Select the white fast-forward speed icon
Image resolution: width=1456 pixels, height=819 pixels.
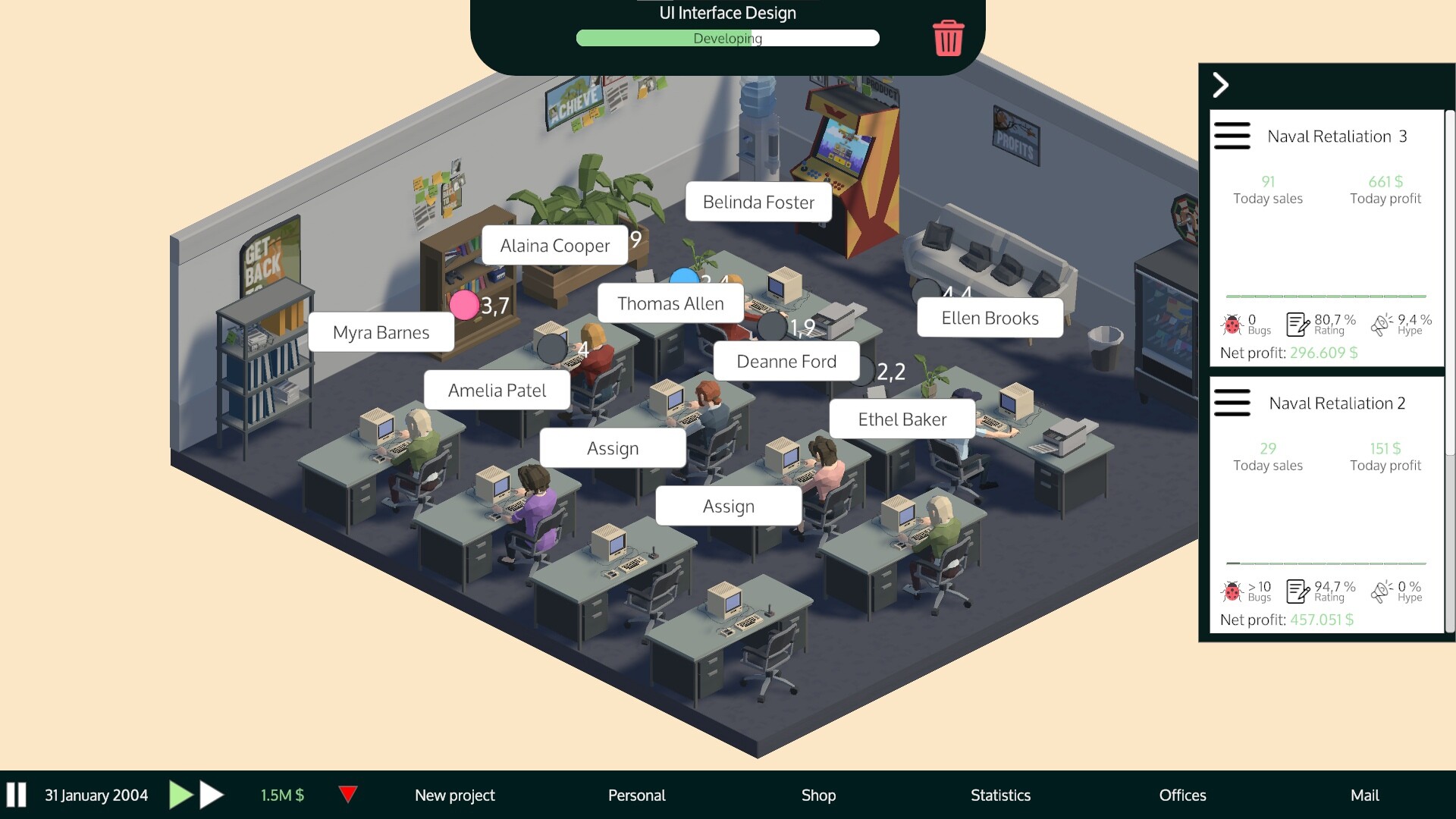(x=211, y=795)
